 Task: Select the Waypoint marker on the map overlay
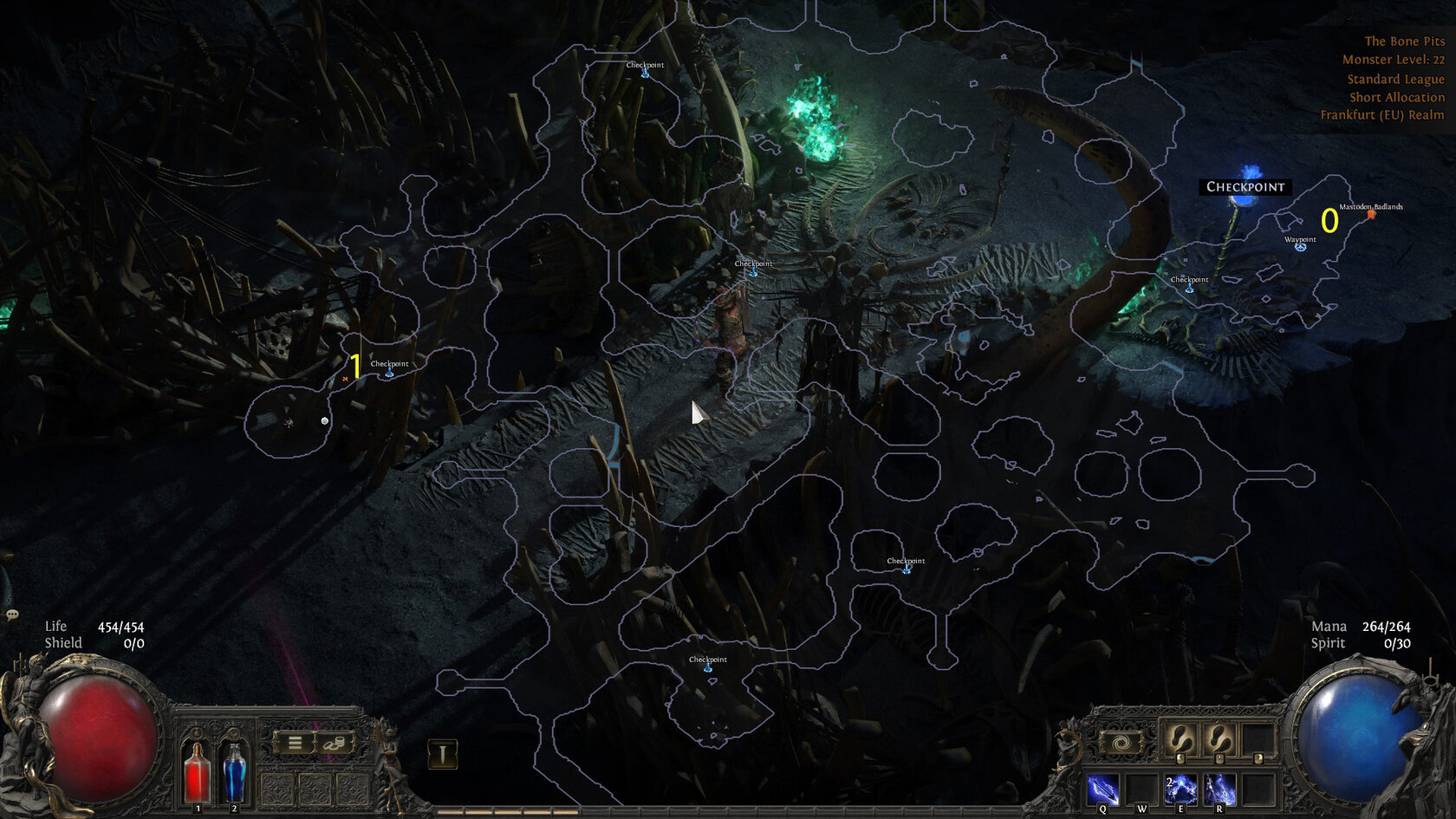tap(1300, 247)
